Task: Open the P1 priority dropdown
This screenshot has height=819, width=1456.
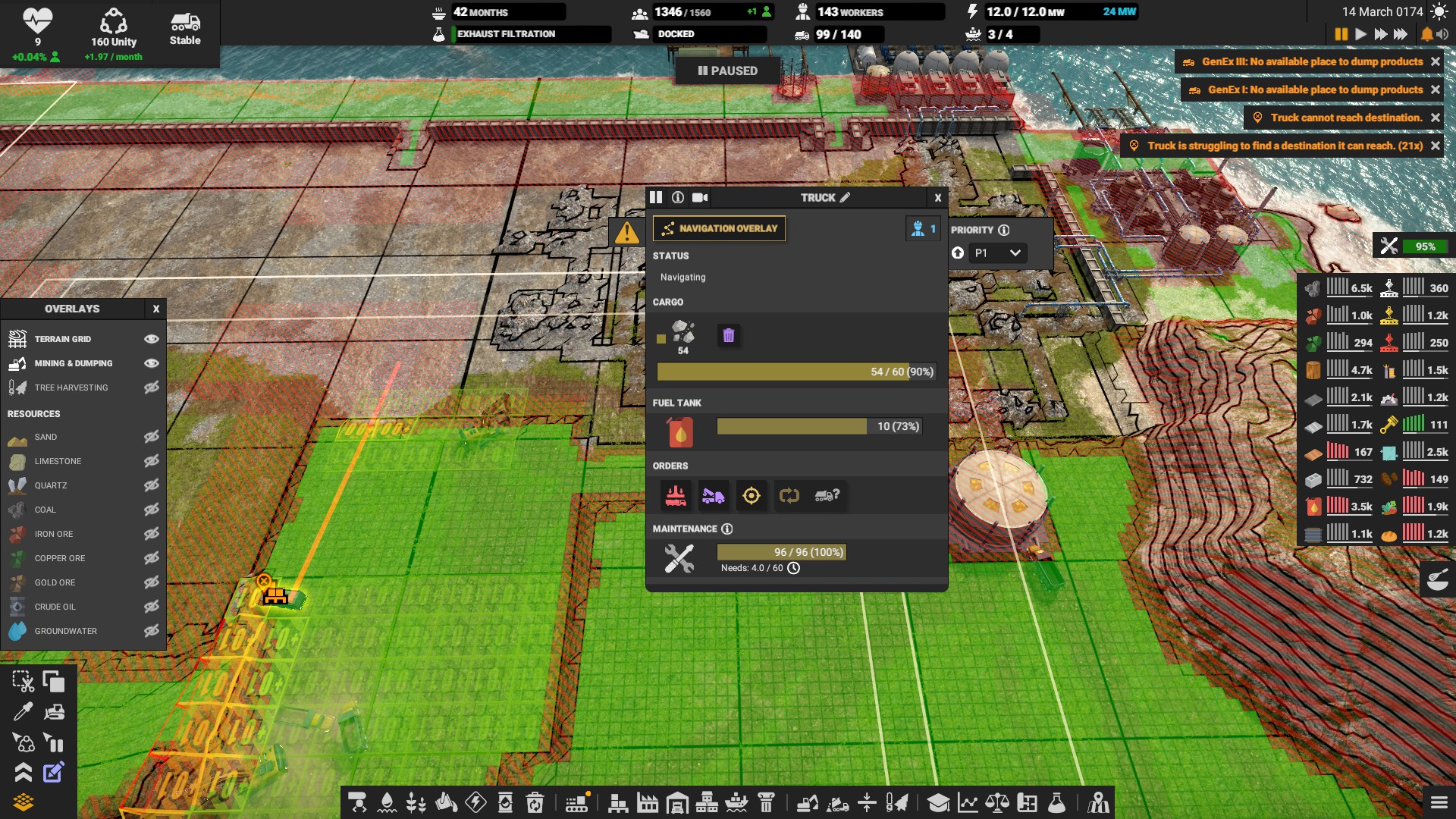Action: click(997, 253)
